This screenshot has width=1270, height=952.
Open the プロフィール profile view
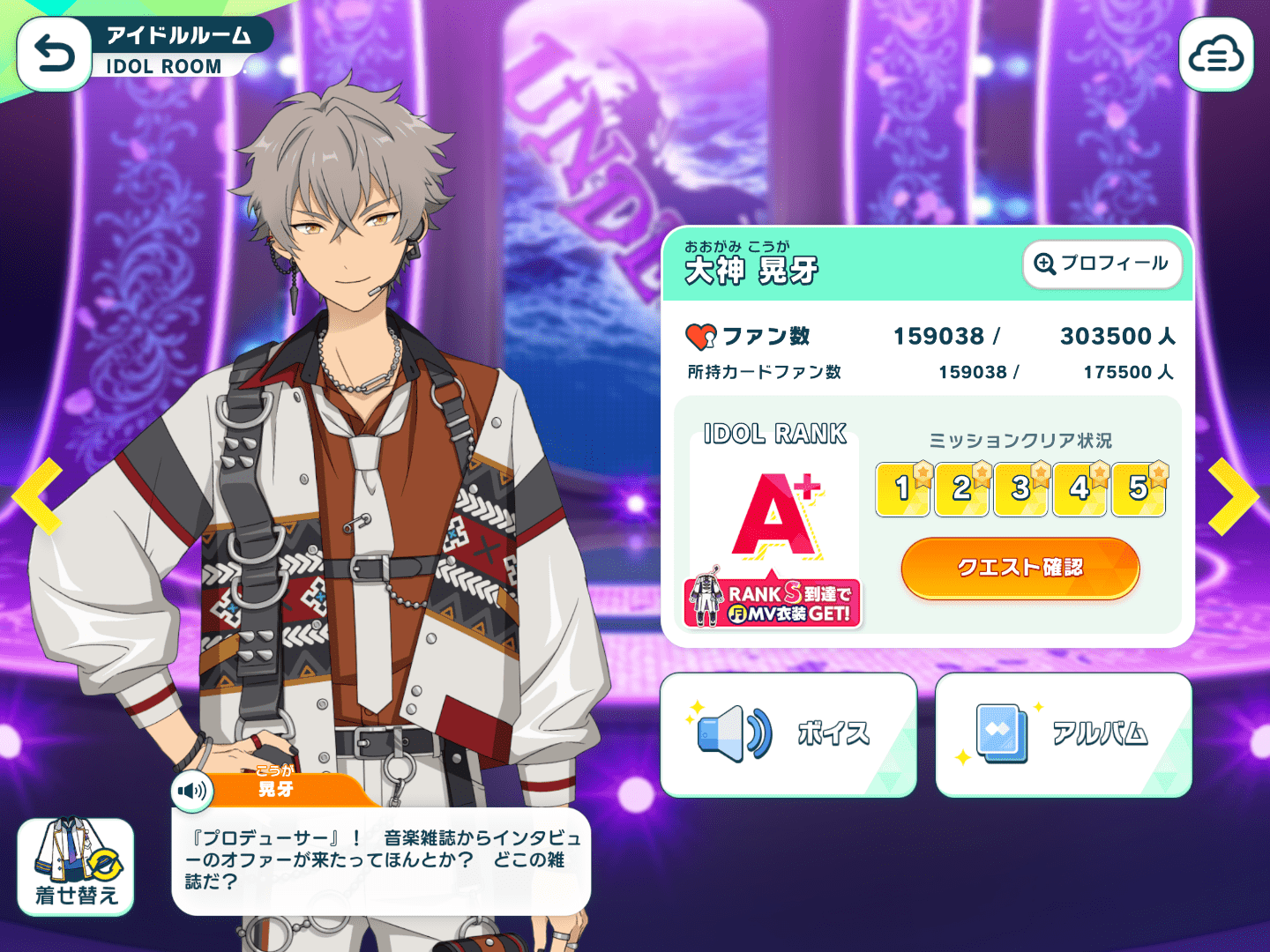pyautogui.click(x=1102, y=264)
